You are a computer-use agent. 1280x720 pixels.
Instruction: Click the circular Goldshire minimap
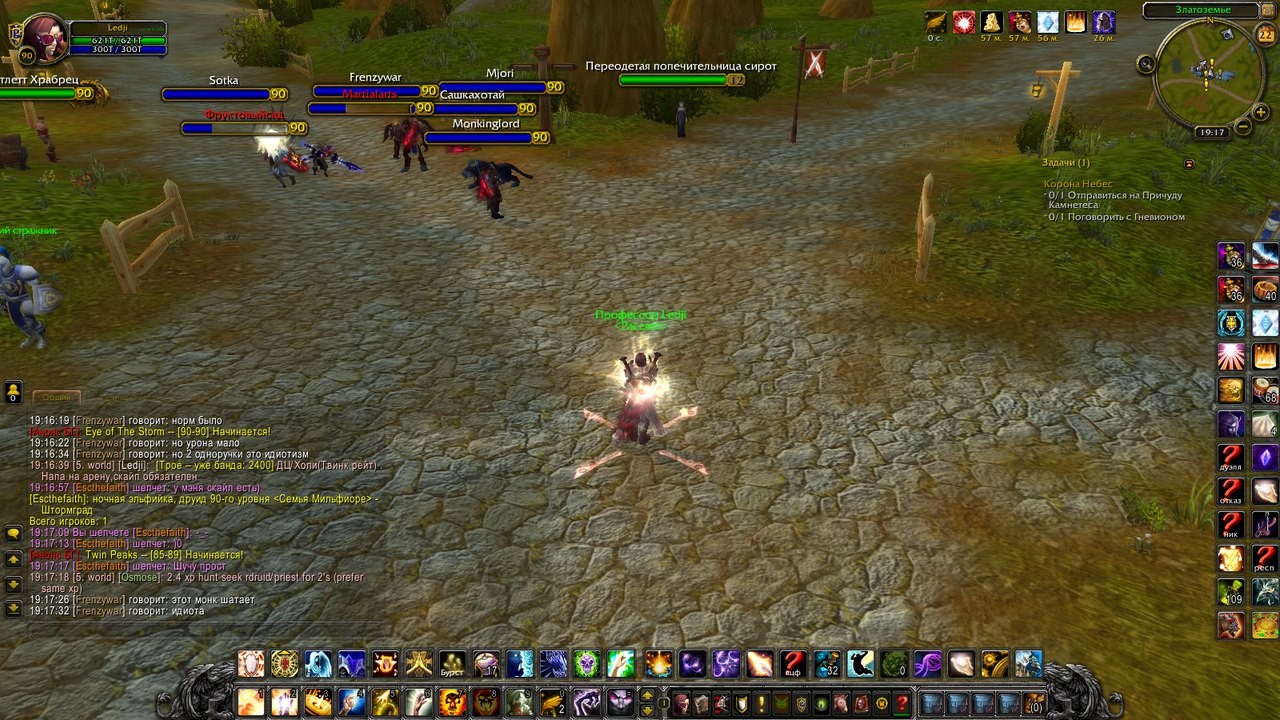pyautogui.click(x=1207, y=74)
